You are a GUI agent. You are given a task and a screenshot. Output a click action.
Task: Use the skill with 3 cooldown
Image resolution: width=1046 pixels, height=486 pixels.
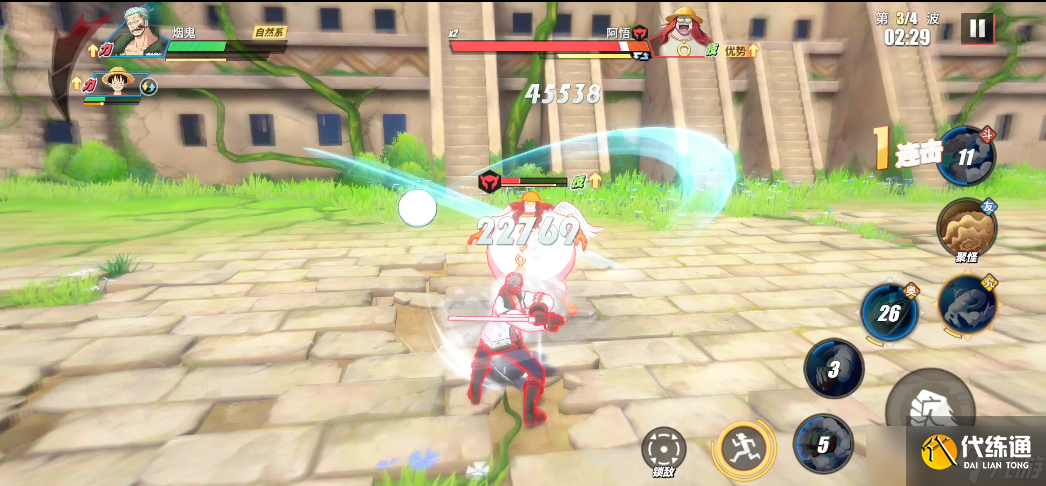click(x=833, y=368)
